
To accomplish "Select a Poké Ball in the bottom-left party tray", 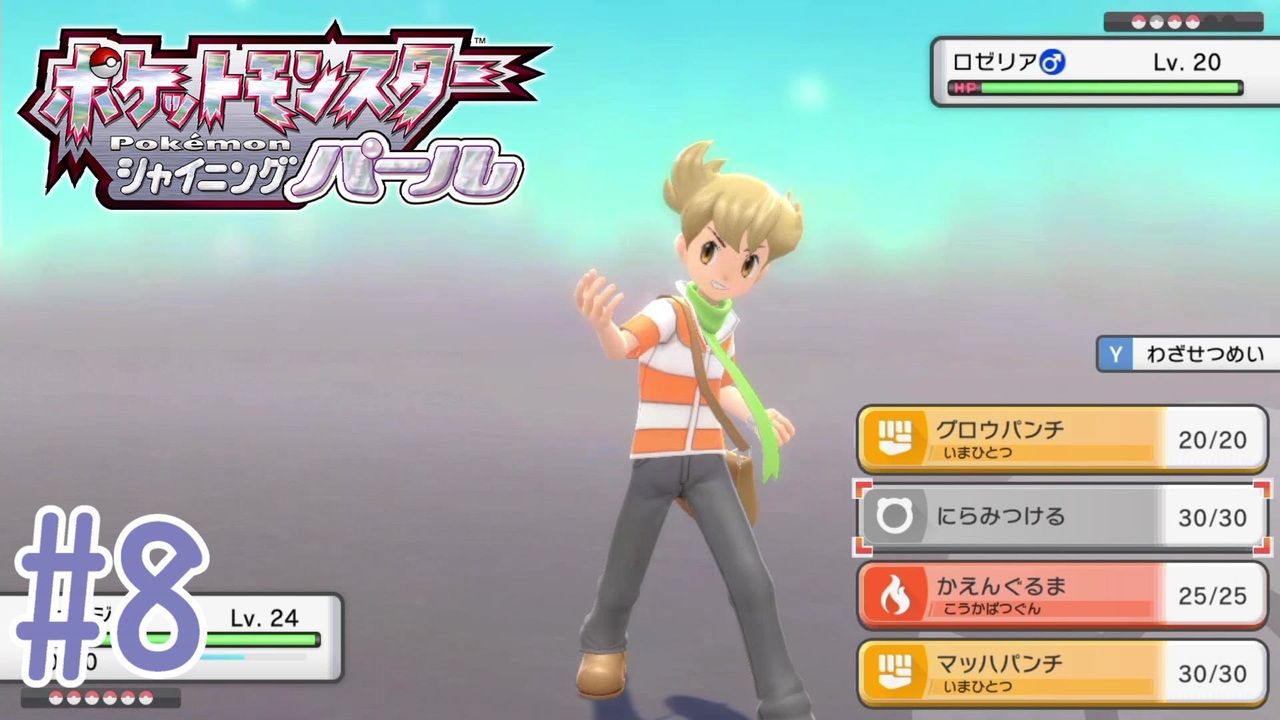I will coord(55,699).
